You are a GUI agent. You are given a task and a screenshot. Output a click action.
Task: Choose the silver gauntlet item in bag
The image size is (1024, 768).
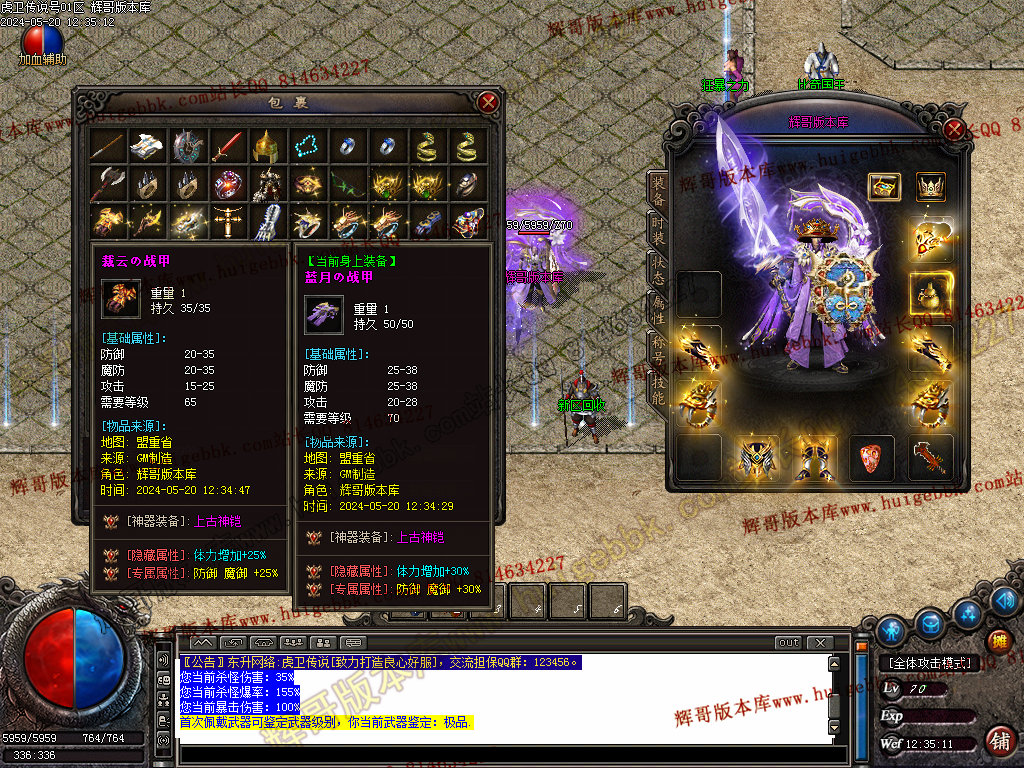point(265,220)
